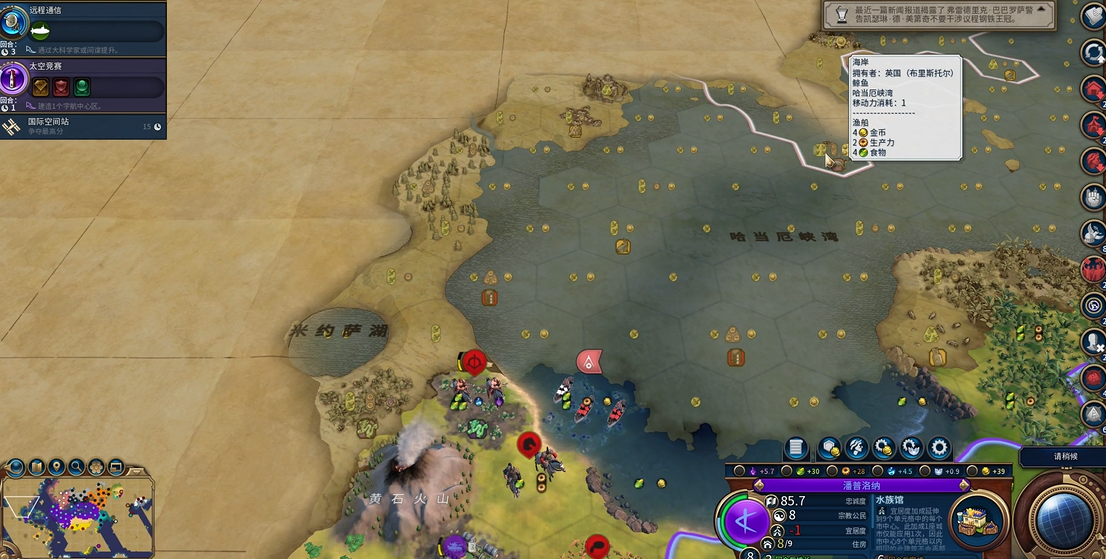
Task: Open the news notification at top right
Action: click(940, 14)
